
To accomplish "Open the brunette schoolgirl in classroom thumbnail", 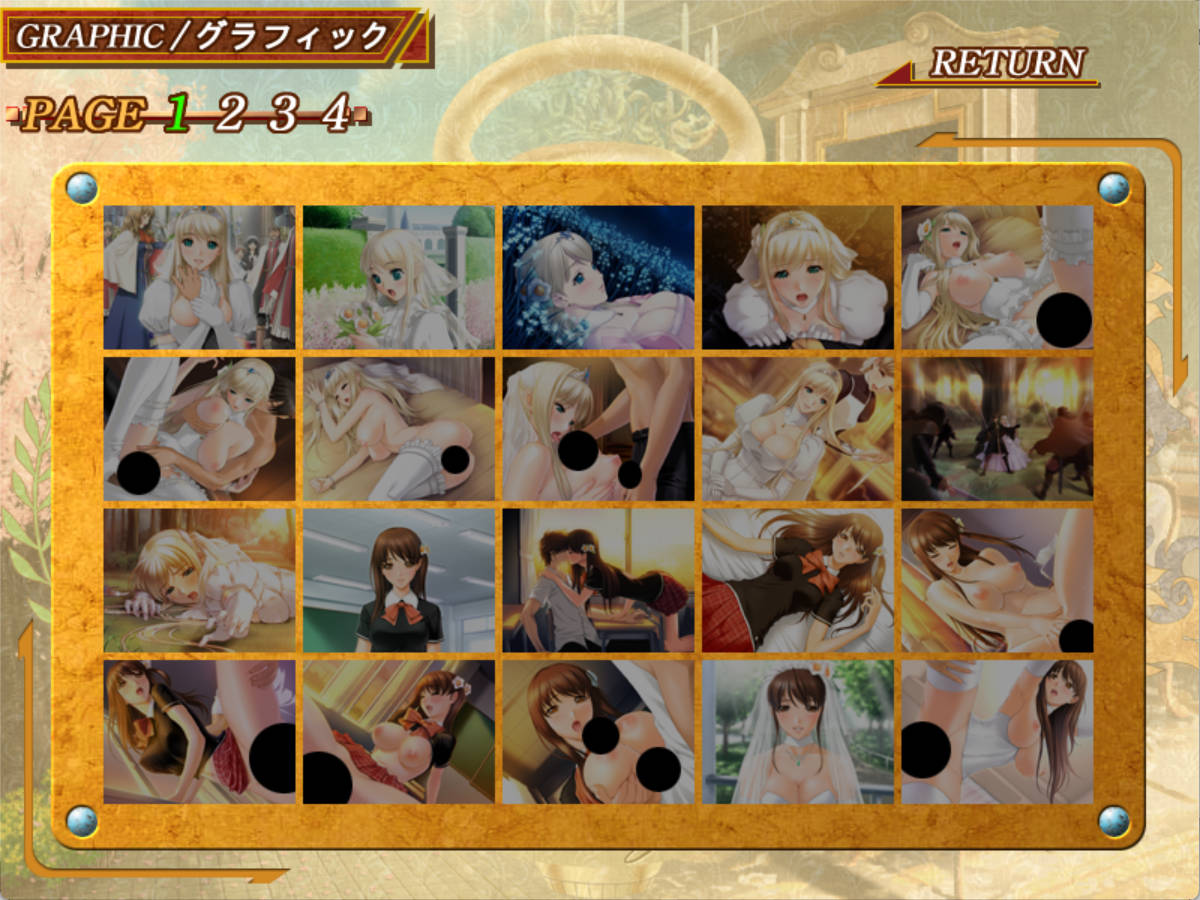I will point(399,580).
